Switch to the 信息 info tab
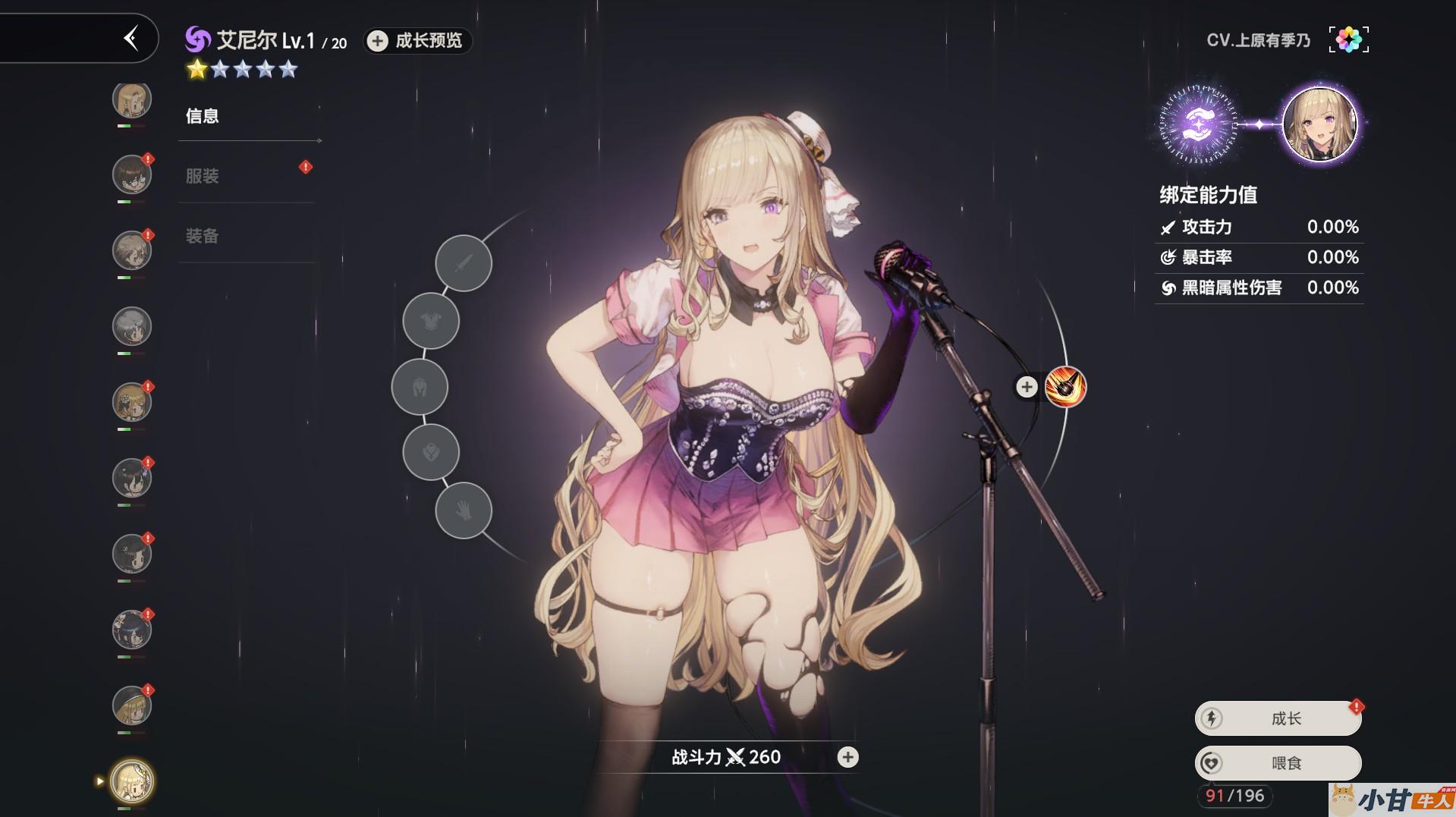 click(x=203, y=116)
